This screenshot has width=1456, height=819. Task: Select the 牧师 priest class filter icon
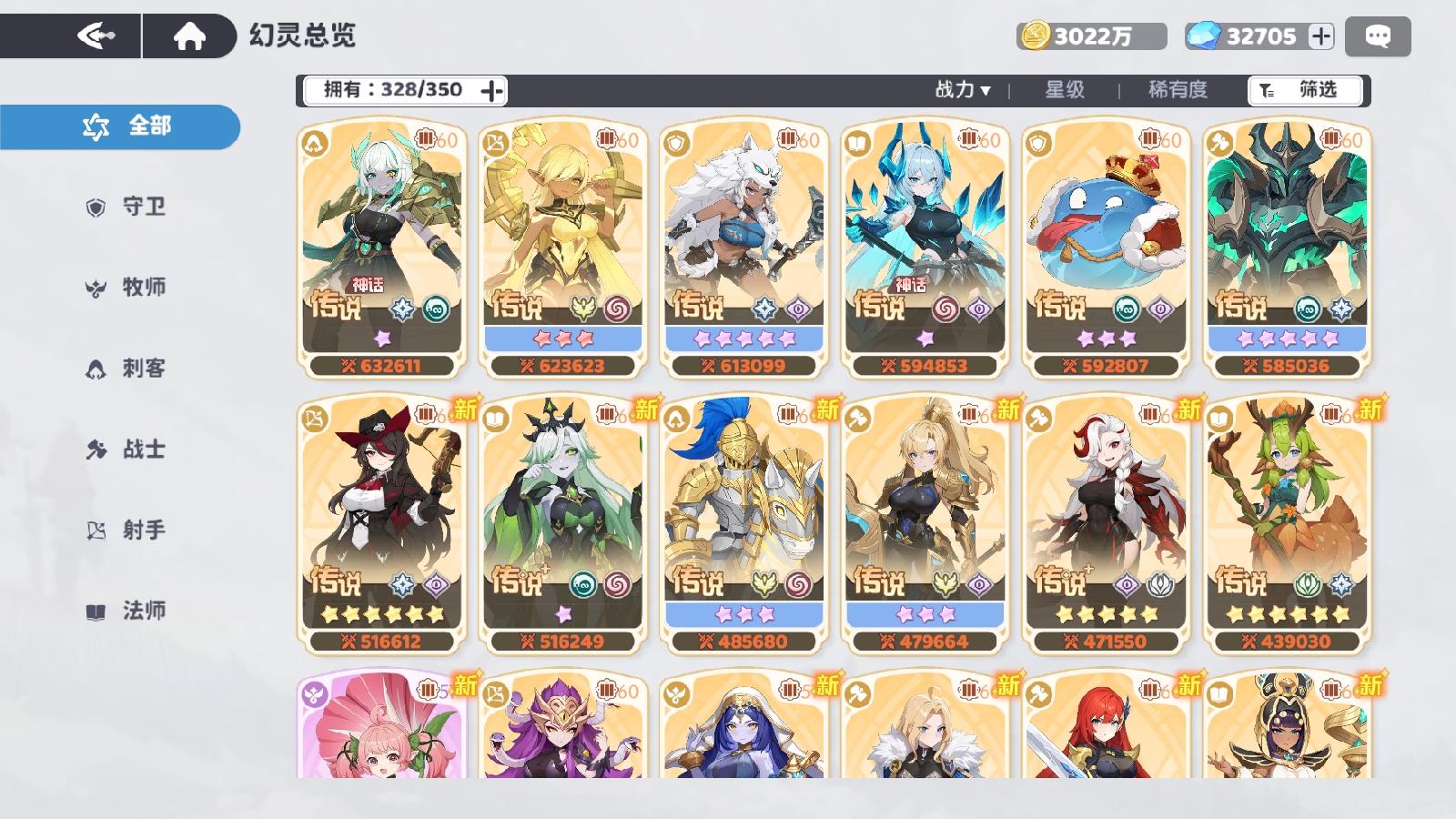pos(98,288)
